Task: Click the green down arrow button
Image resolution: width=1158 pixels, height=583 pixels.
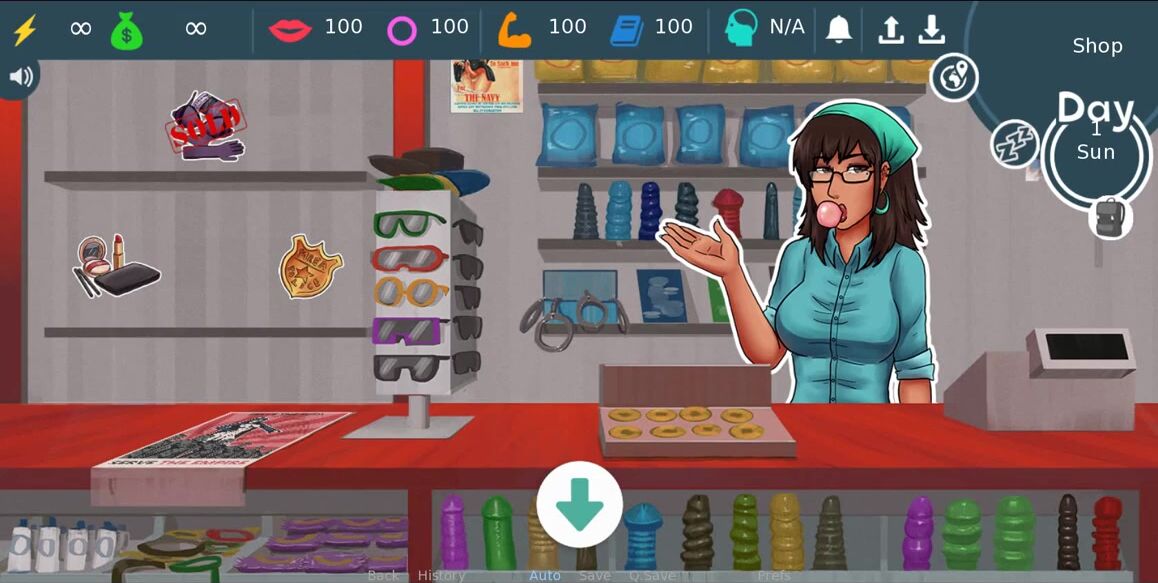Action: click(x=579, y=504)
